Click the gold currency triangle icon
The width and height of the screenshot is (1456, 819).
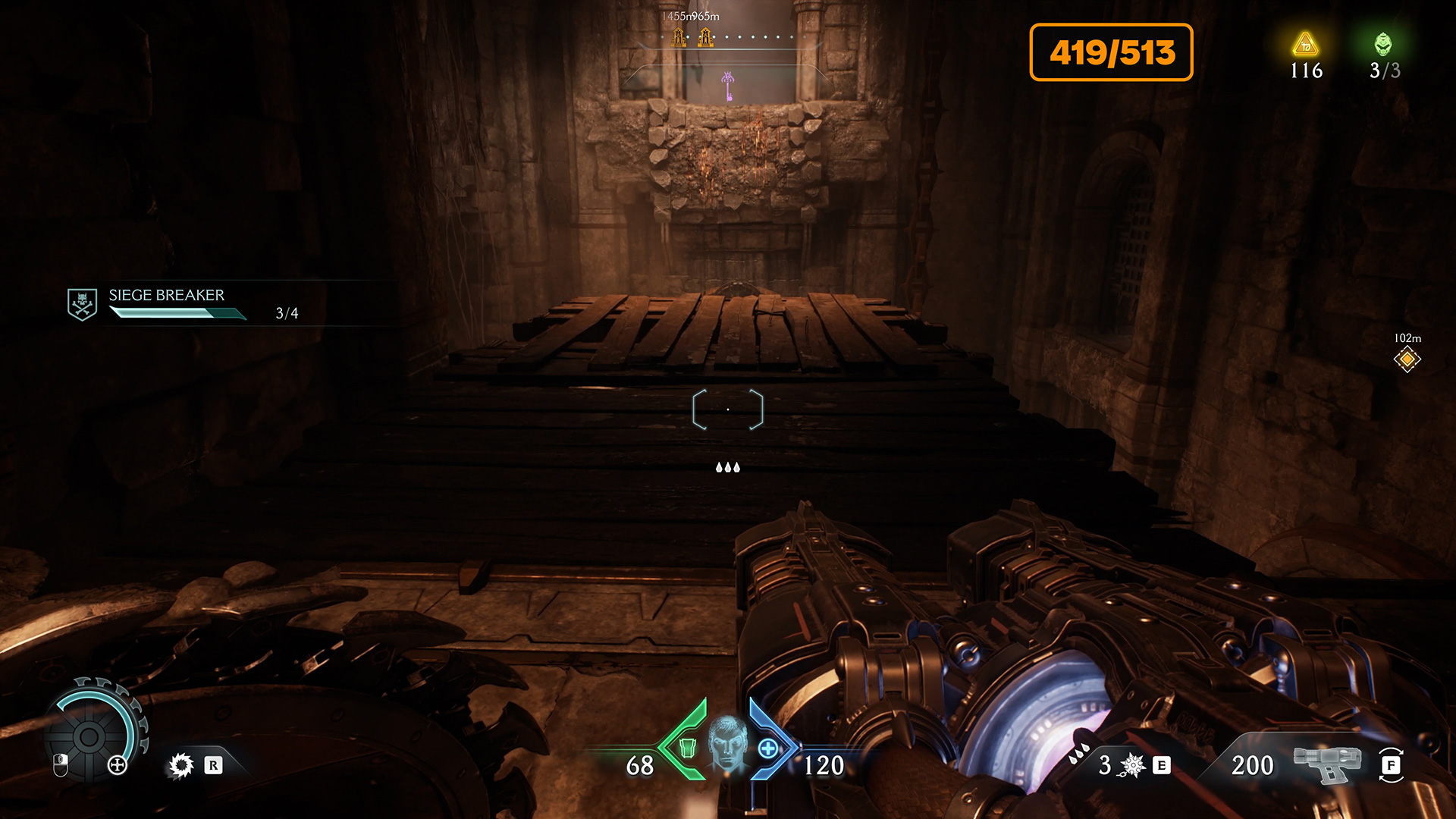1305,44
